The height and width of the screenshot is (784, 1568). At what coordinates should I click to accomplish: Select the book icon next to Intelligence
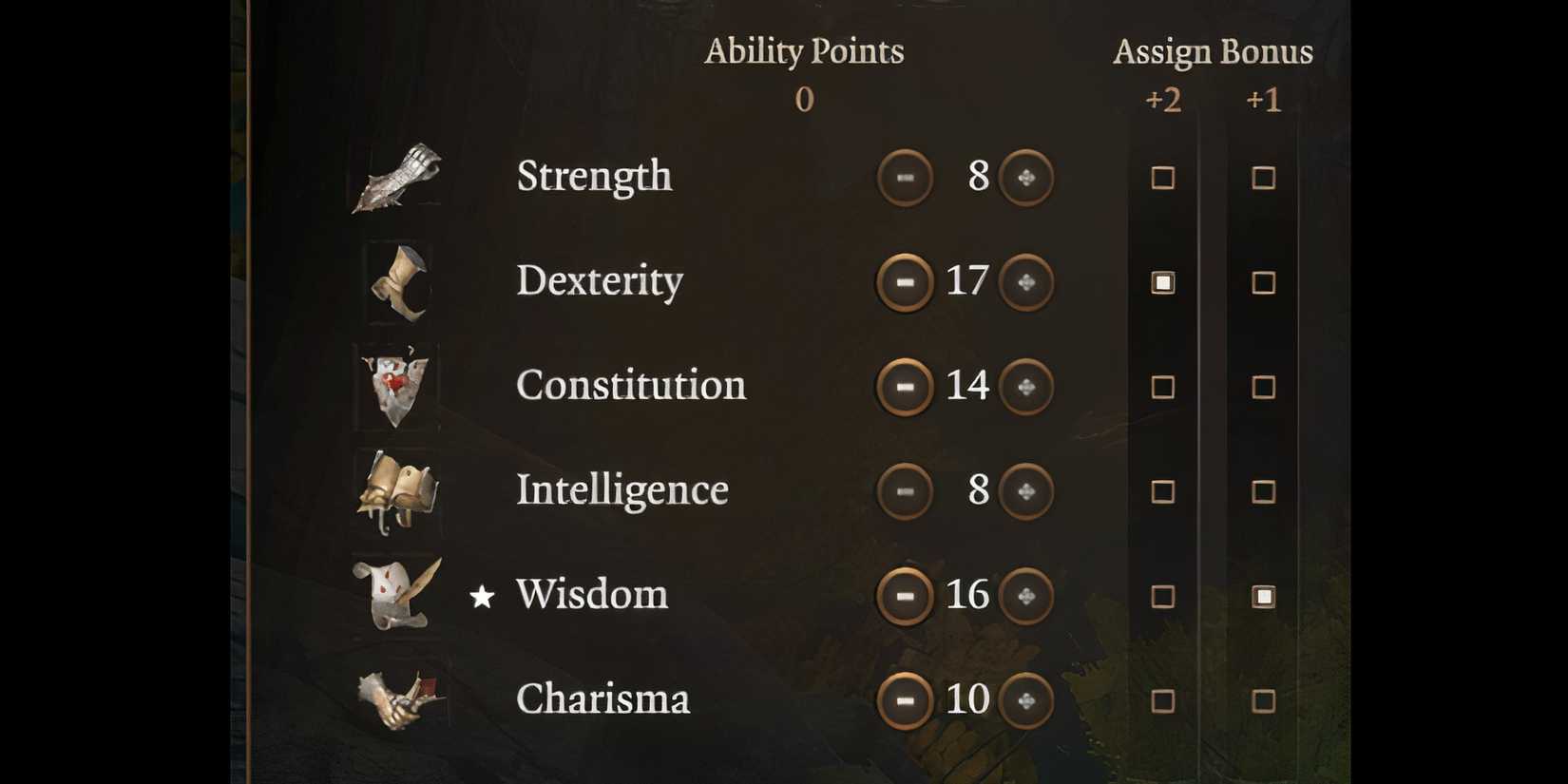click(x=399, y=492)
